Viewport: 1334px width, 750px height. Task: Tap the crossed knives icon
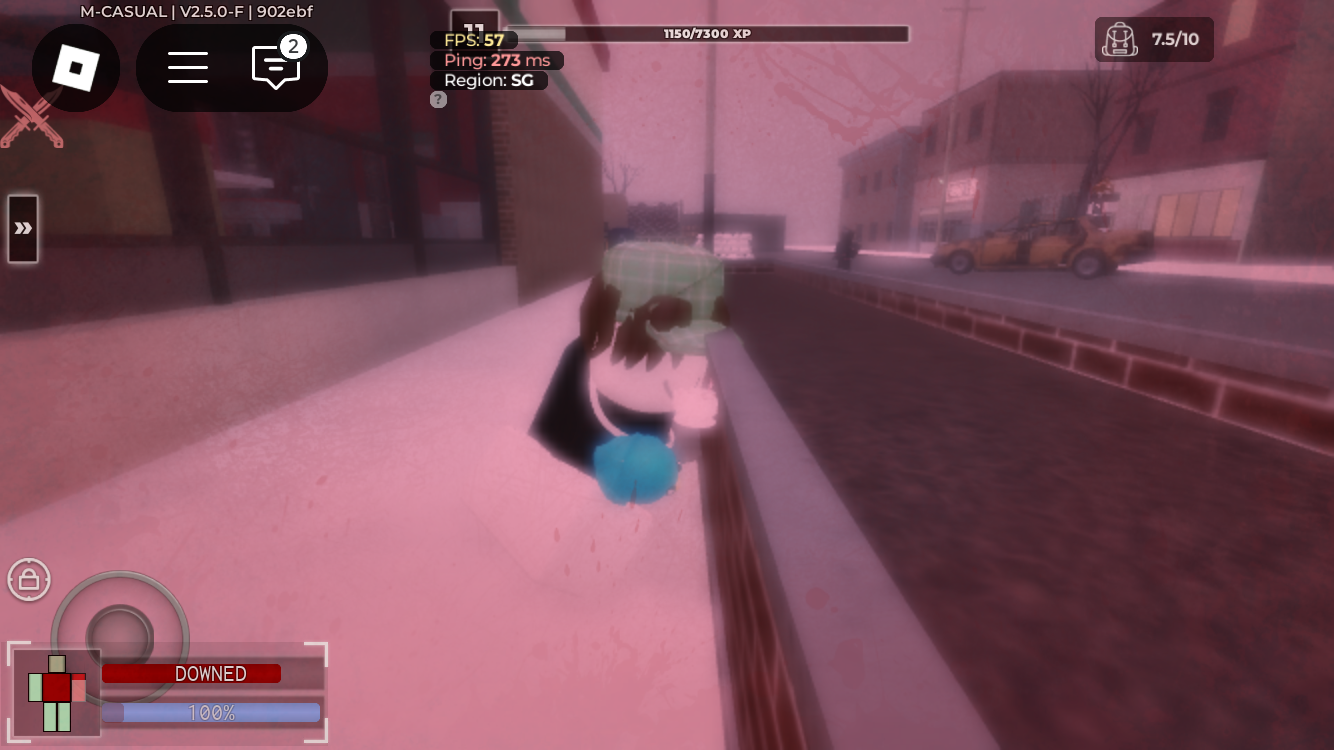[31, 118]
